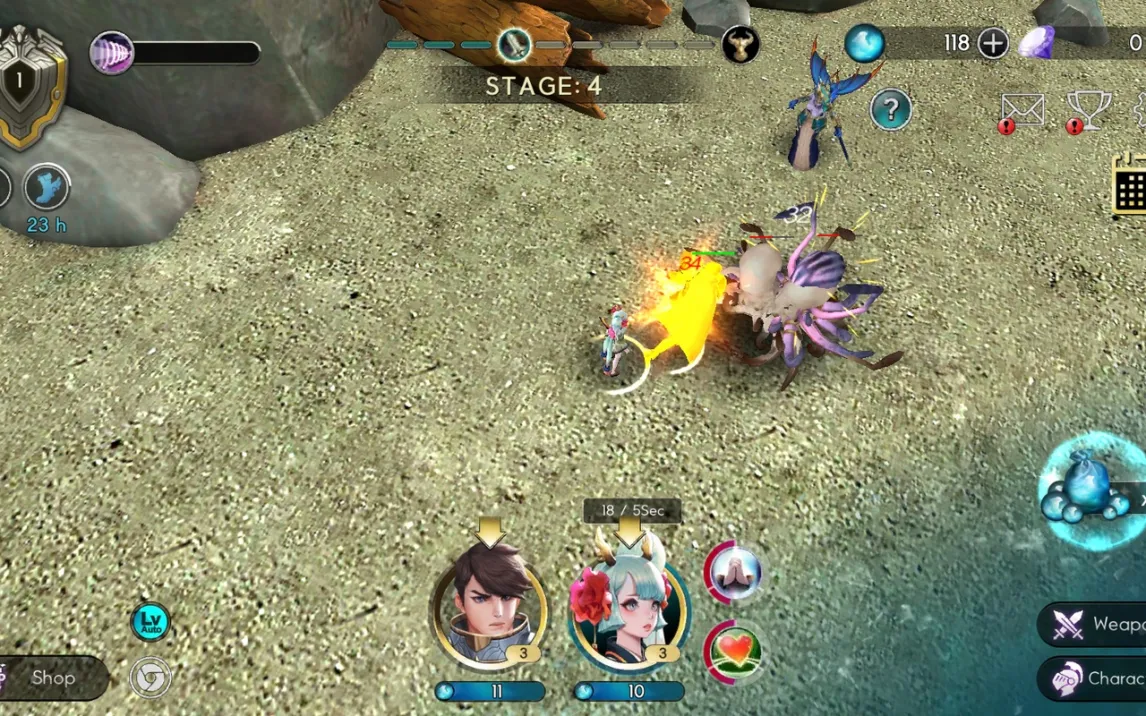Activate the praying hands skill
Screen dimensions: 1146x716
pyautogui.click(x=734, y=572)
